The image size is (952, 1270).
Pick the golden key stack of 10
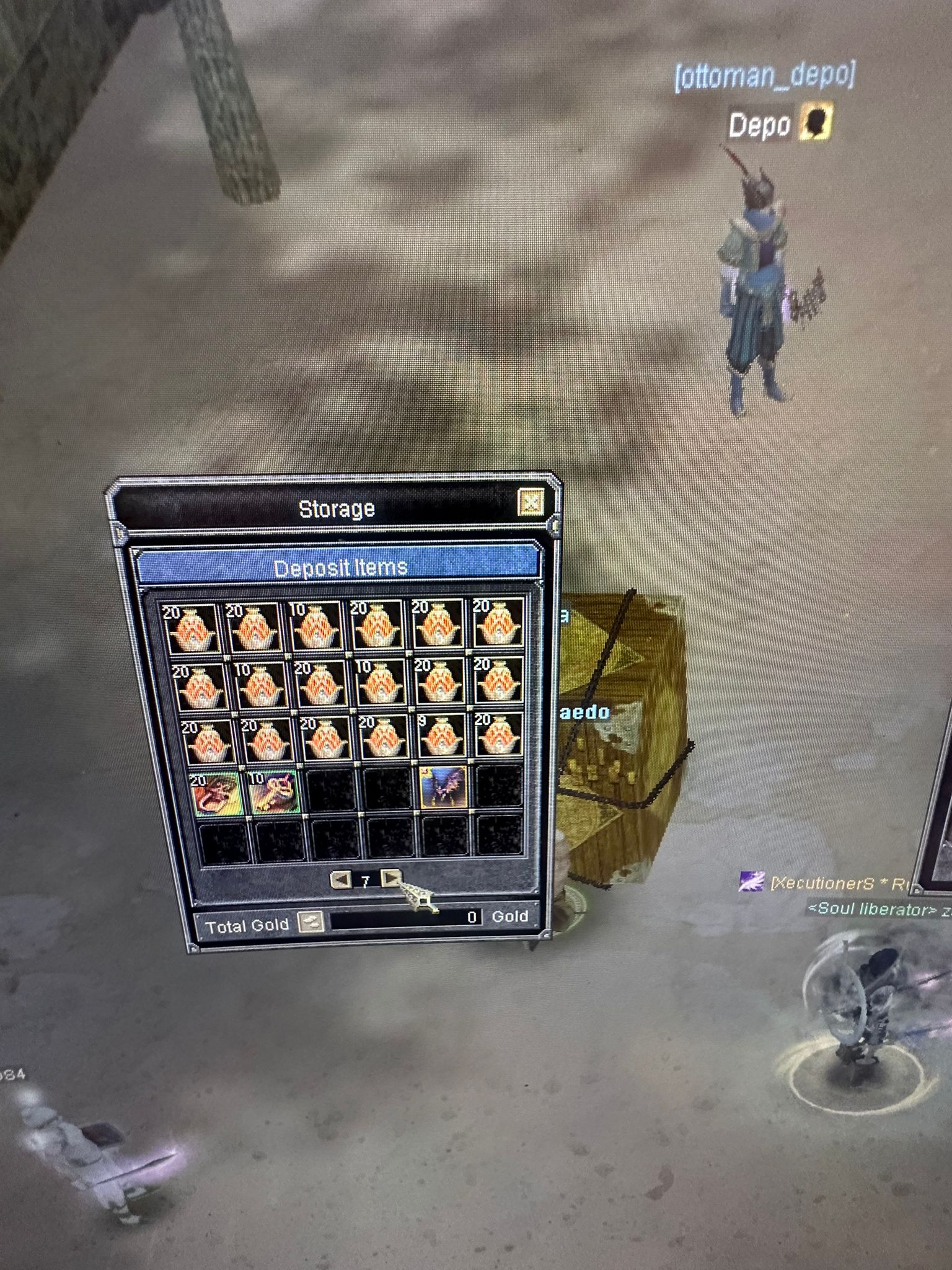tap(273, 791)
